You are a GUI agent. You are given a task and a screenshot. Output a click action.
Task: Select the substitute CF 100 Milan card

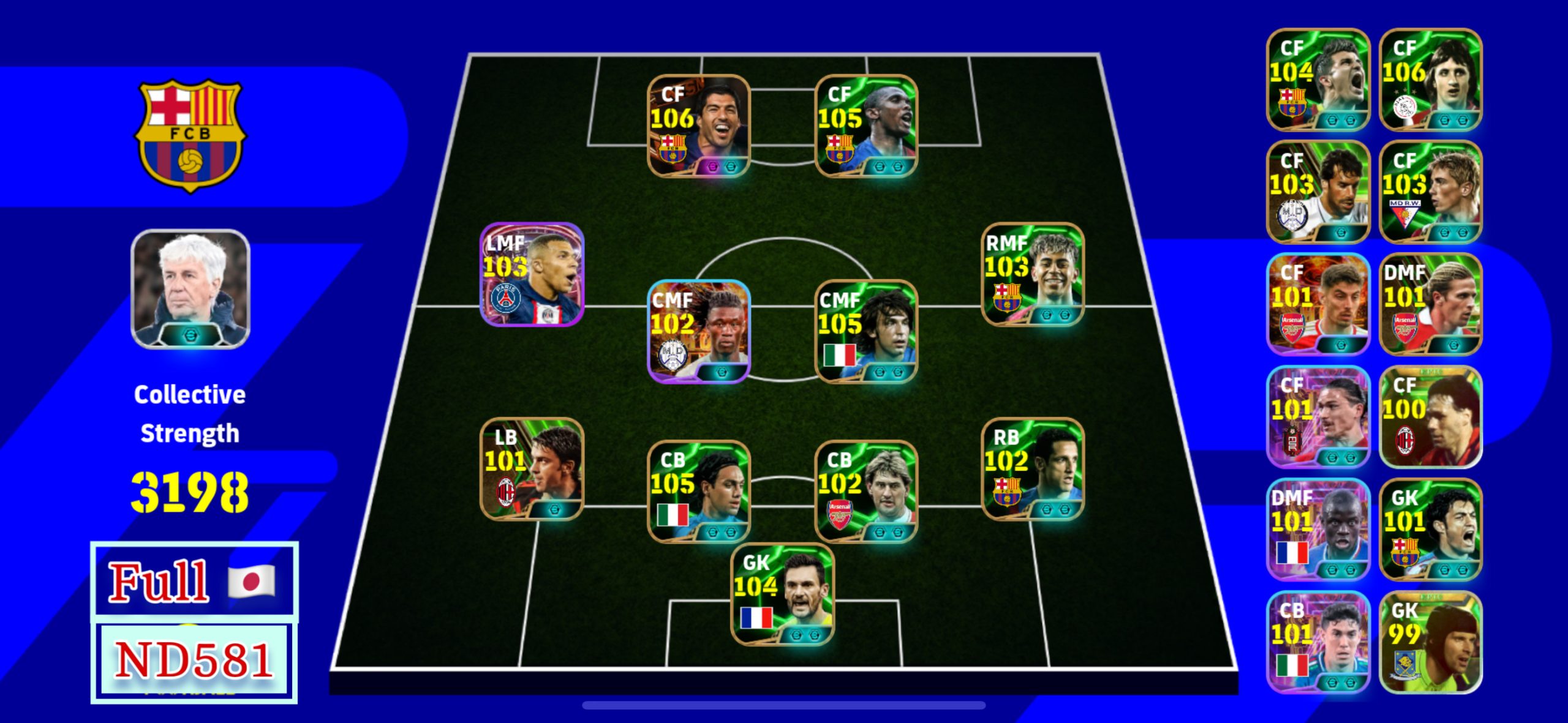tap(1431, 417)
